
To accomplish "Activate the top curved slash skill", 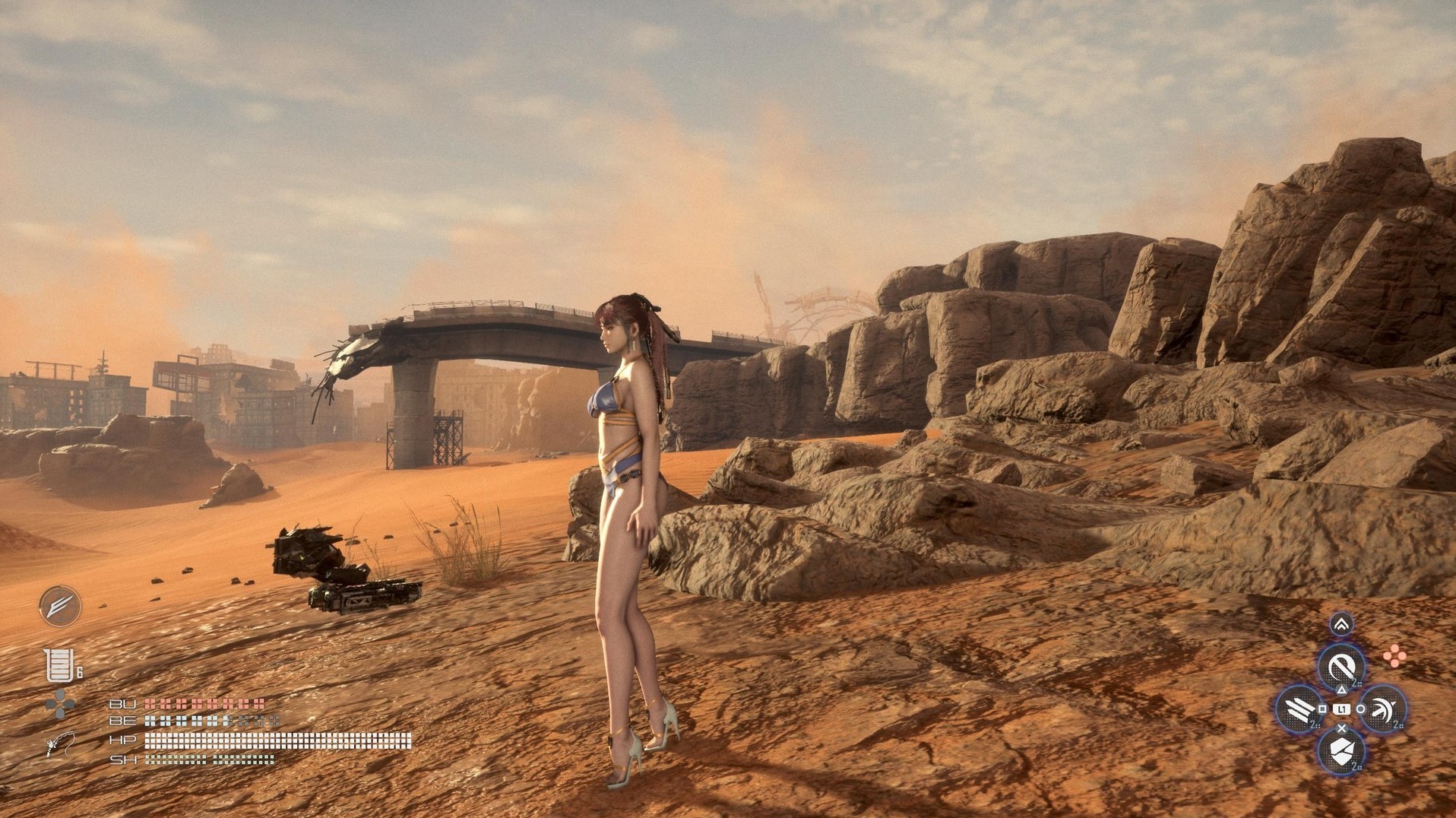I will coord(1341,668).
